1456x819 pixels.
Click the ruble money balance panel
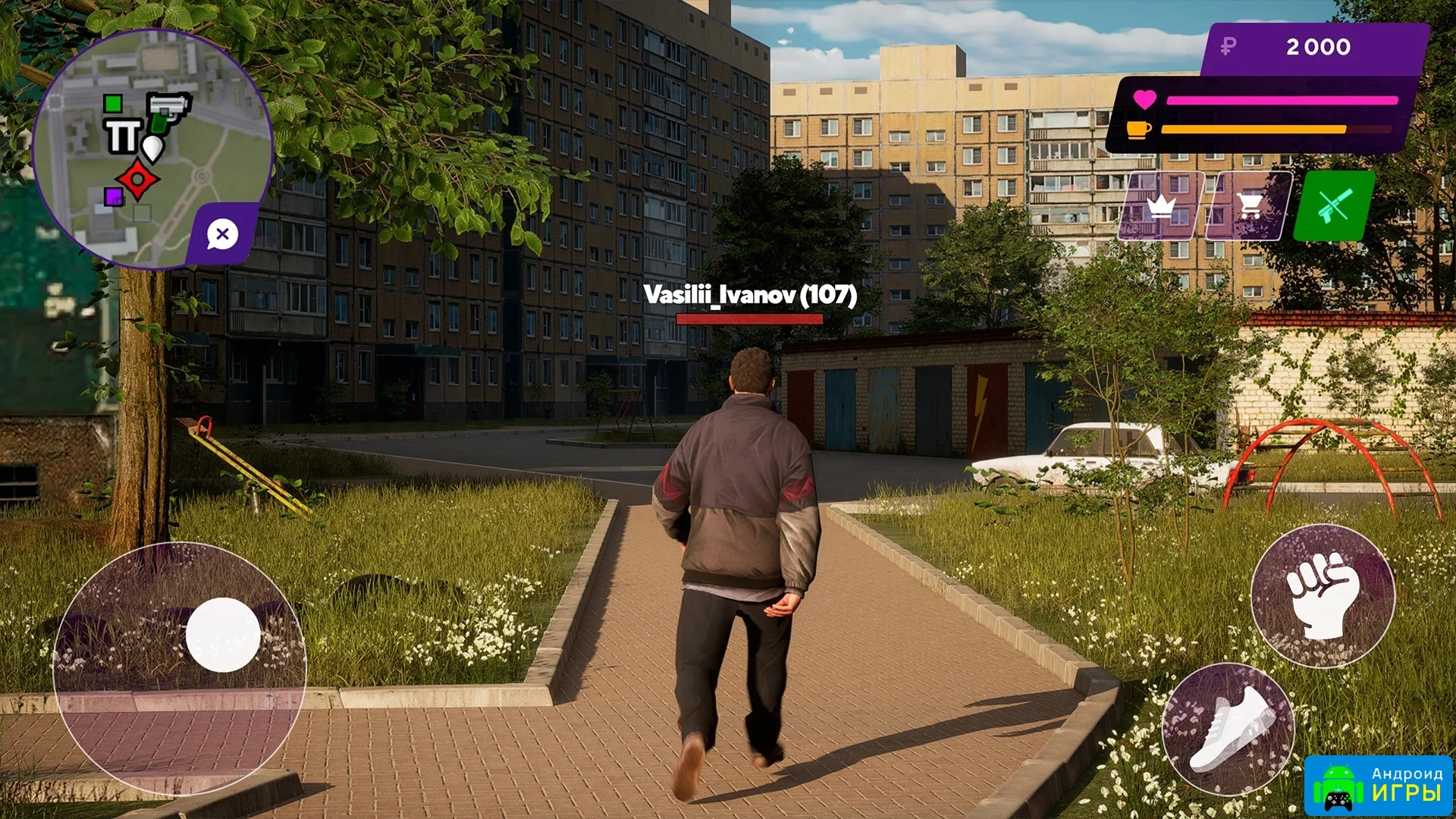1316,48
